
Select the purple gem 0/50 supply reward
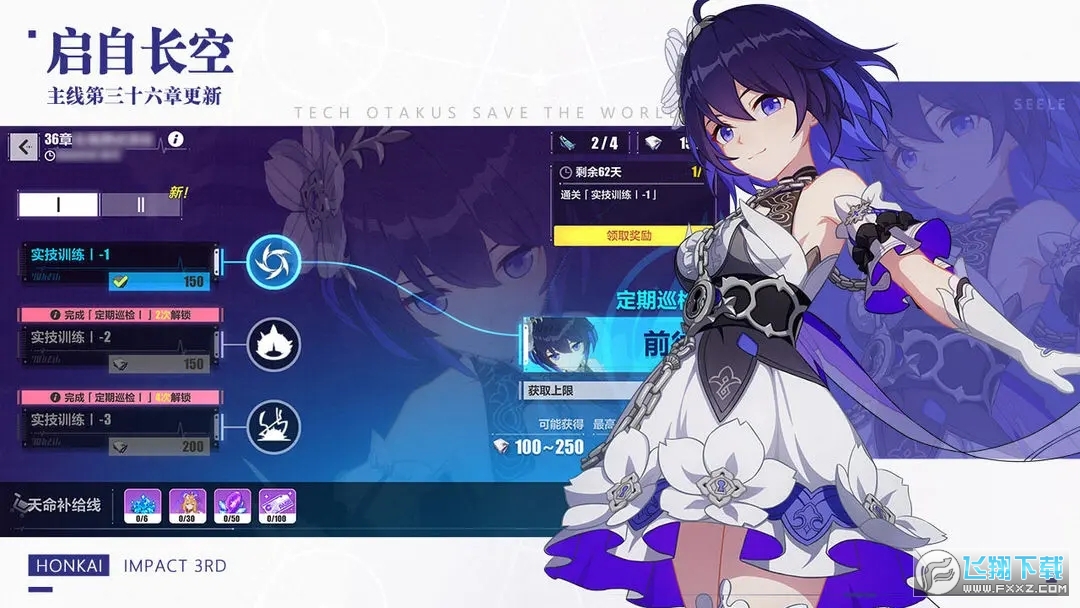coord(232,507)
